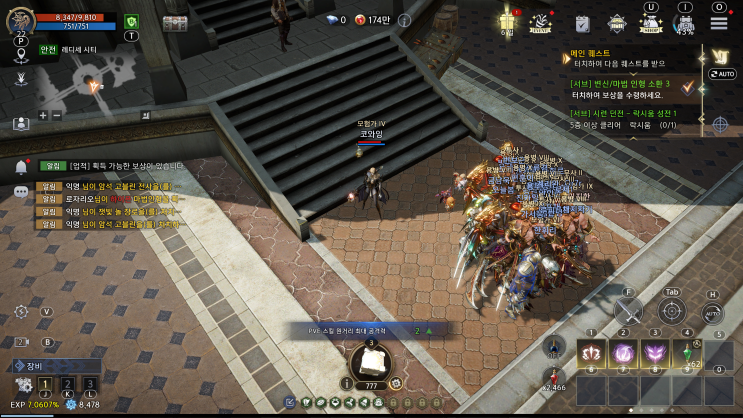
Task: Select target with the crosshair skill button
Action: pyautogui.click(x=671, y=312)
